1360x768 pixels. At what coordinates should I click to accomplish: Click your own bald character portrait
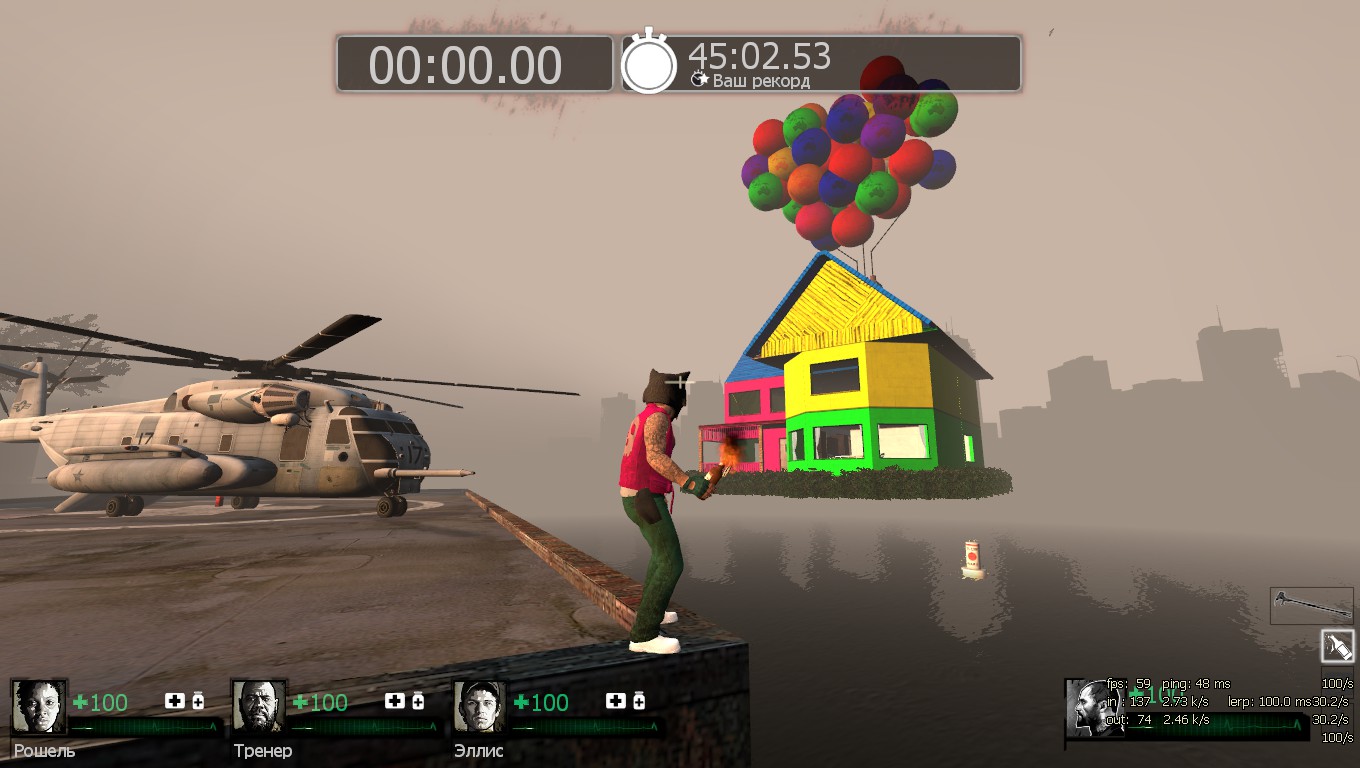[x=1088, y=708]
